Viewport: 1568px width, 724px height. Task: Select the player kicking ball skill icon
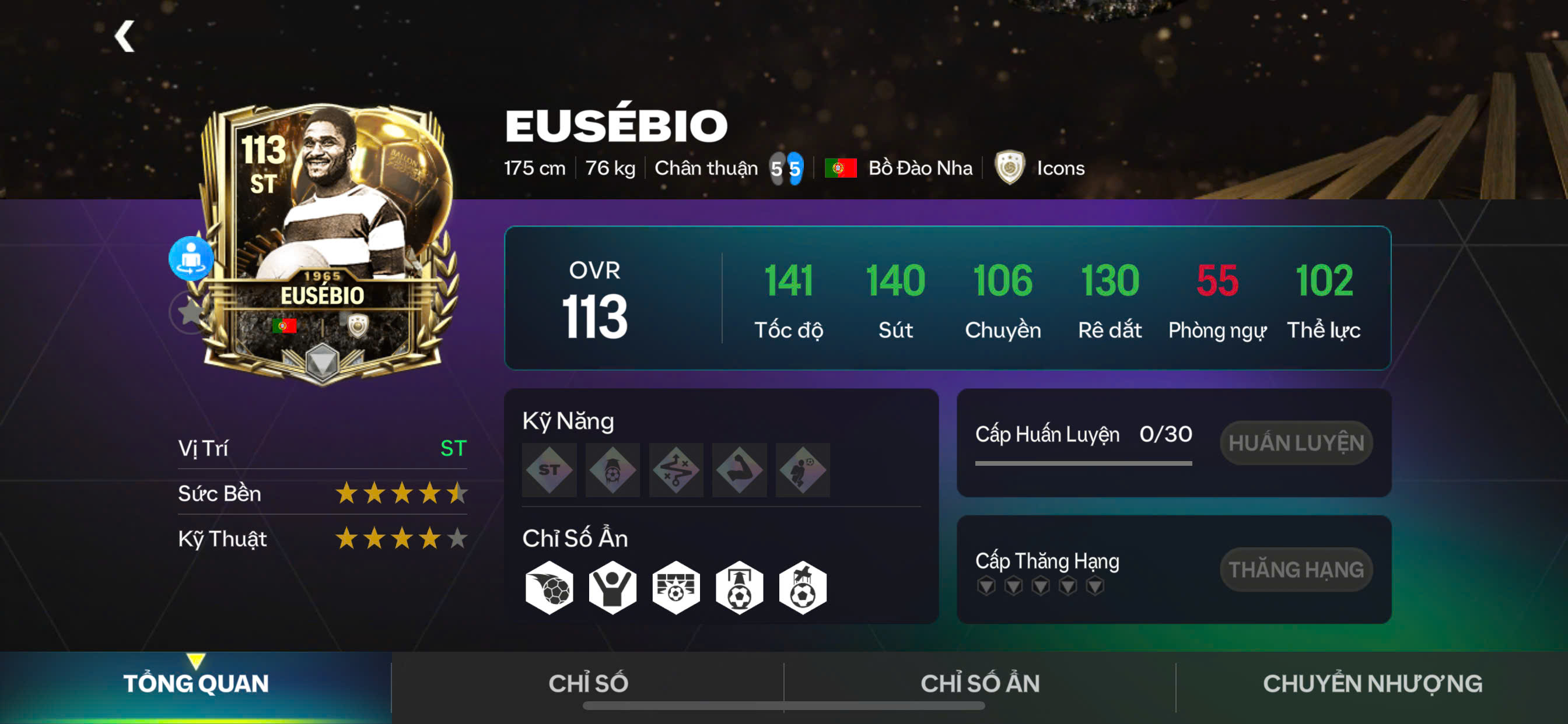click(x=803, y=470)
